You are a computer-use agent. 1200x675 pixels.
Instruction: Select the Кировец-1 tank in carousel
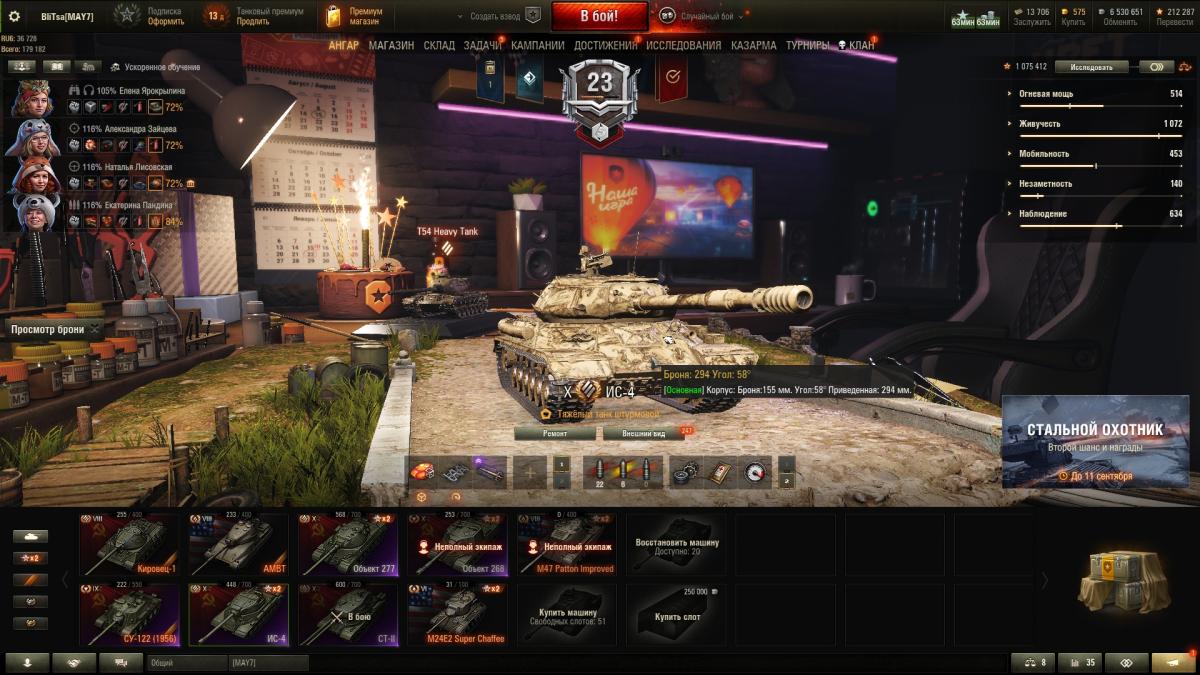(x=129, y=544)
